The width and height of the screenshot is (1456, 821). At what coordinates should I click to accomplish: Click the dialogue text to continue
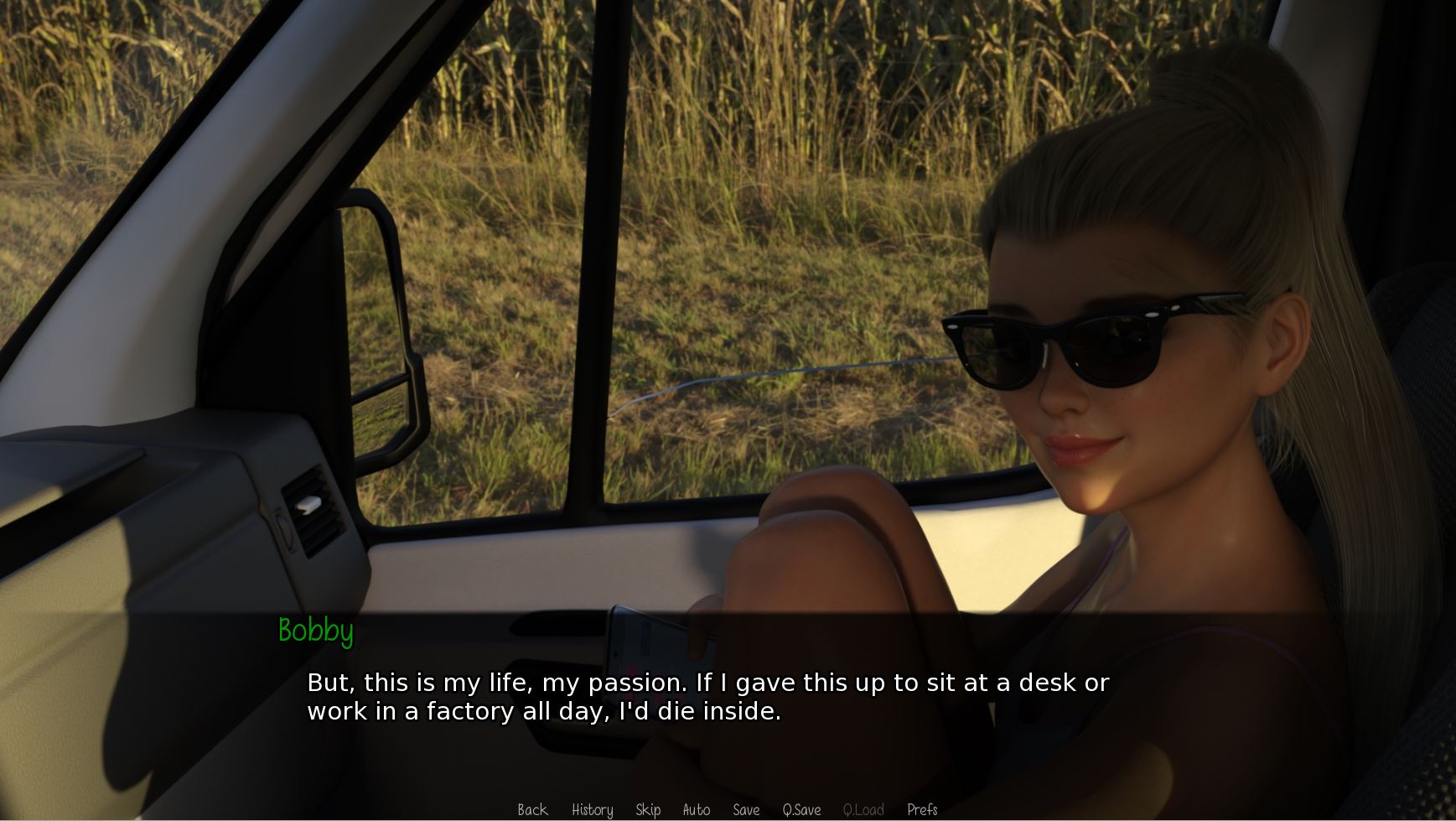(707, 697)
